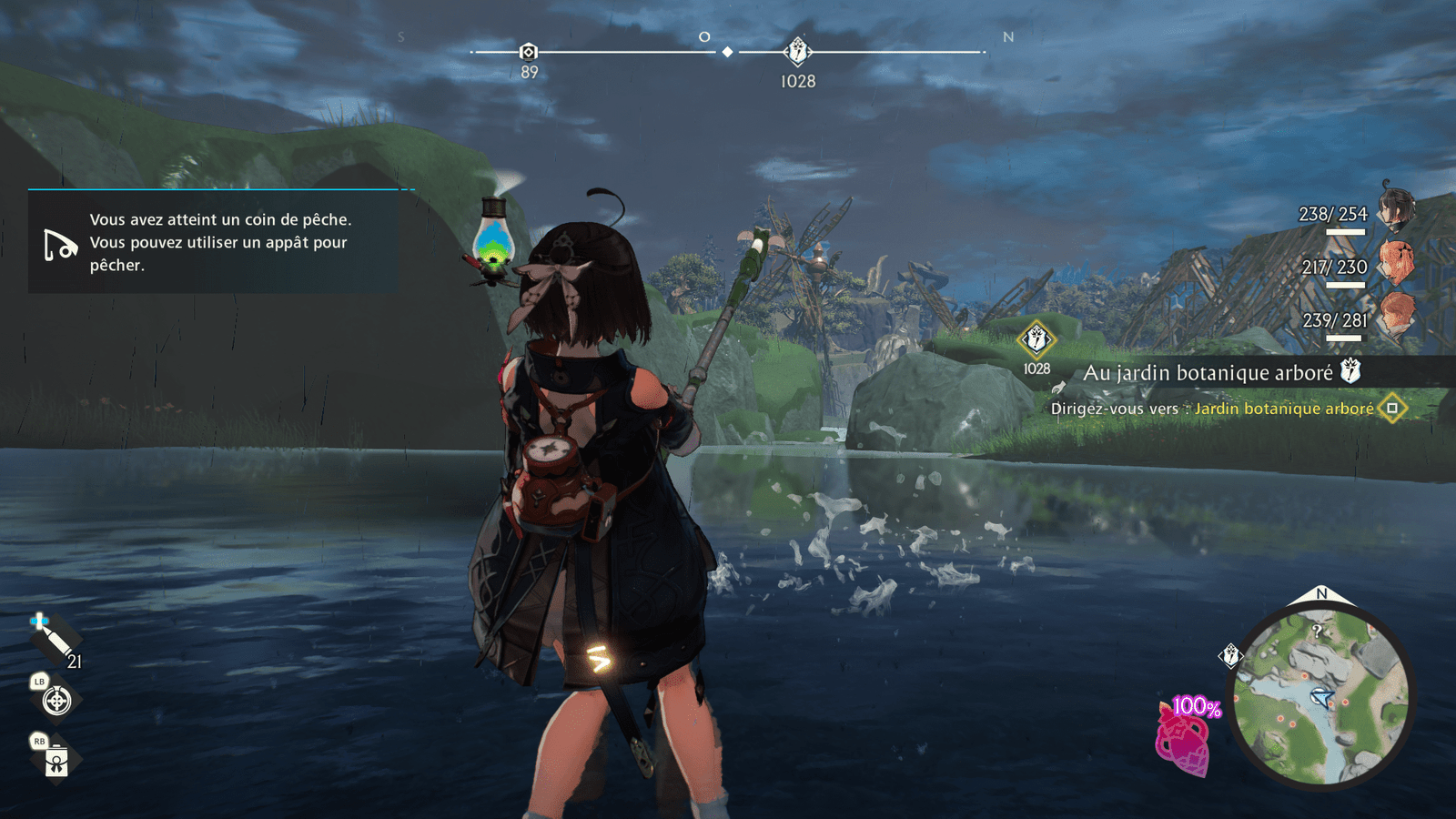Image resolution: width=1456 pixels, height=819 pixels.
Task: Select the compass quest marker showing 1028
Action: 797,52
